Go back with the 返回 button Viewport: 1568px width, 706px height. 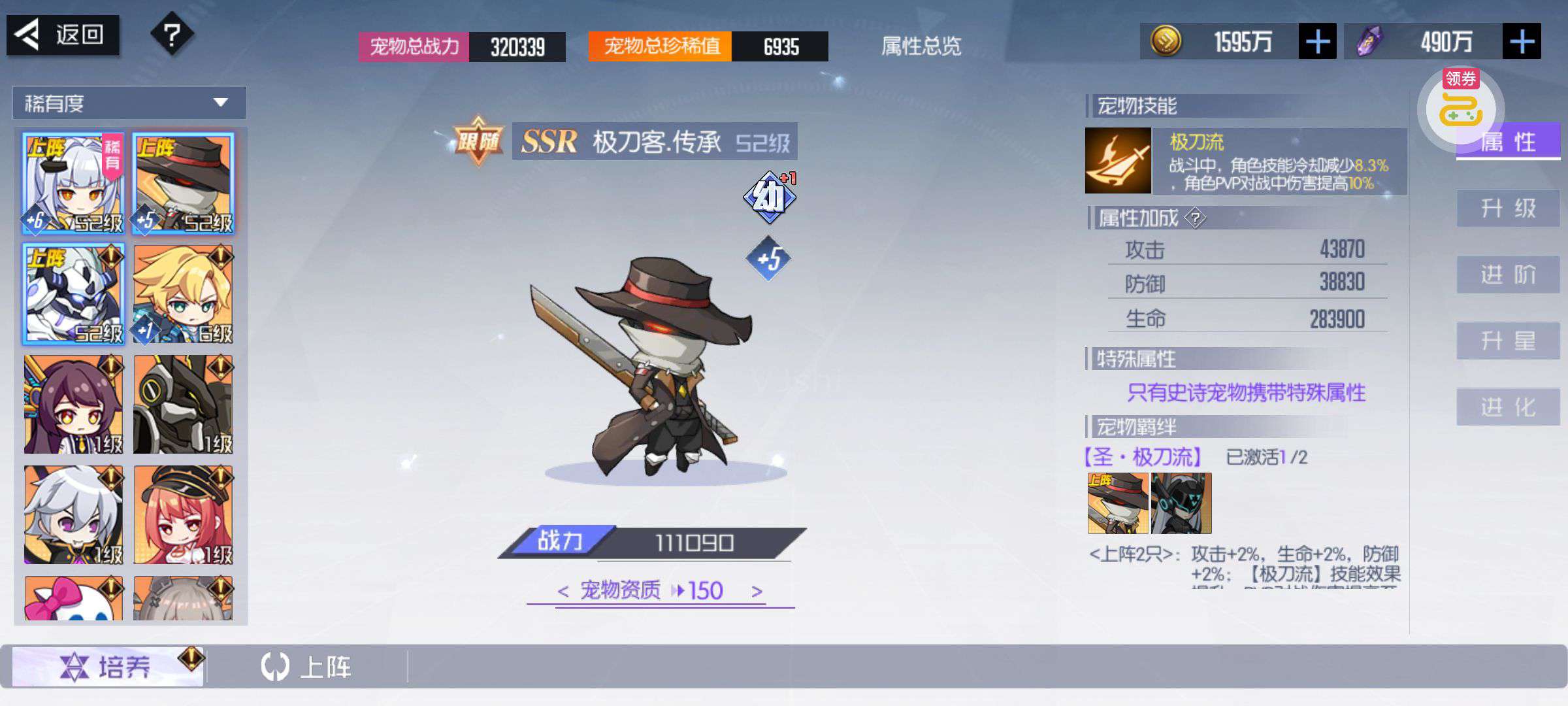pyautogui.click(x=63, y=35)
